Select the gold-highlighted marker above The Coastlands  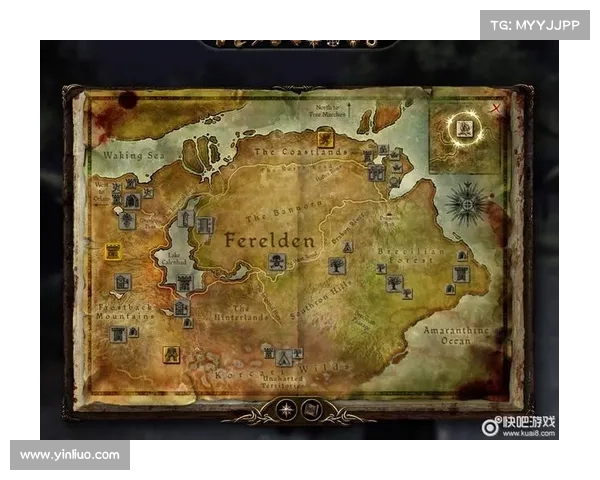(x=325, y=139)
